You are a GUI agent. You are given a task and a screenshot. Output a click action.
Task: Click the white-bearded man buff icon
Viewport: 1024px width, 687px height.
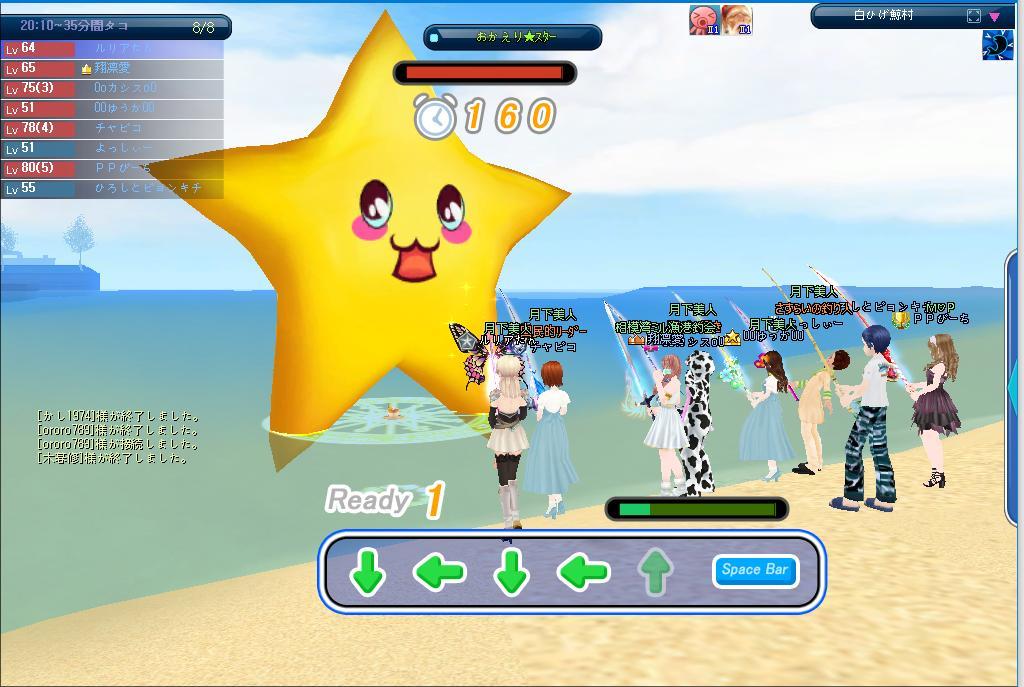737,20
